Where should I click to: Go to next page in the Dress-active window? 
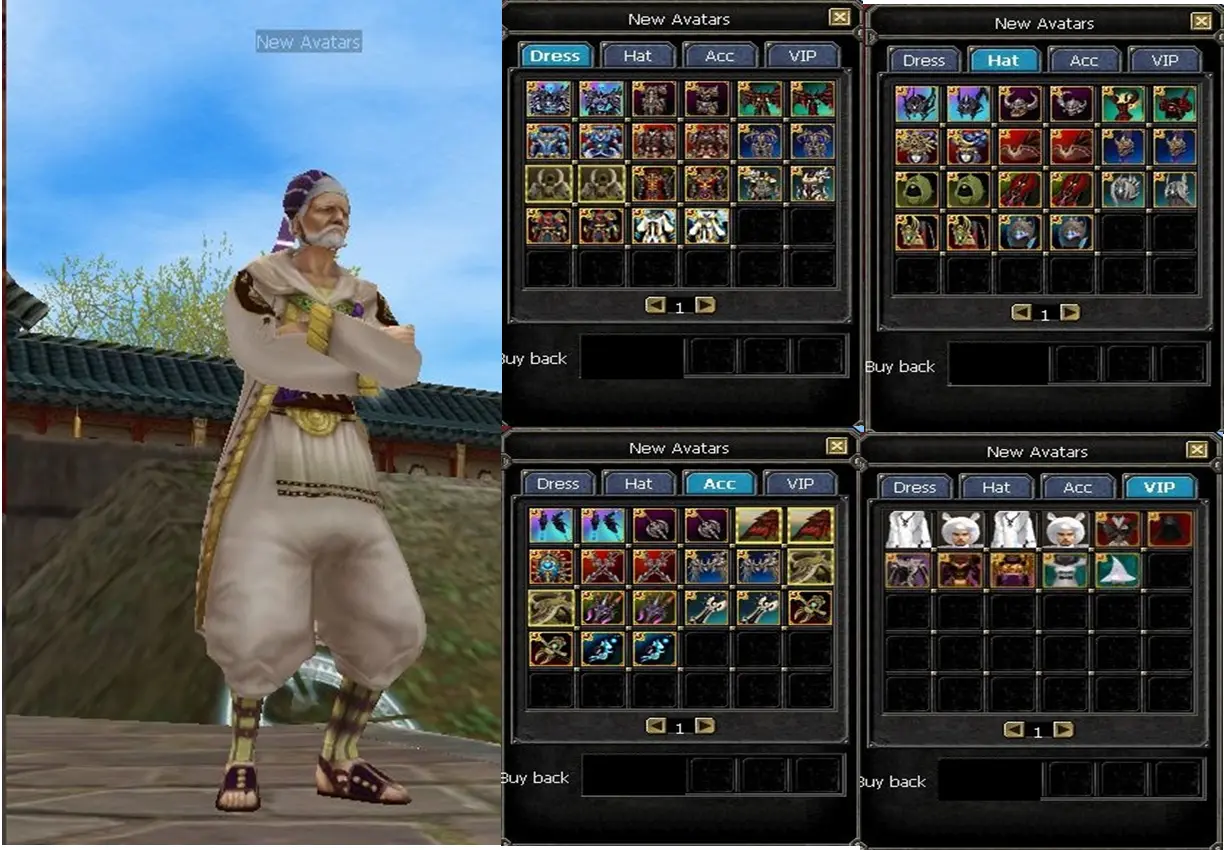(706, 305)
